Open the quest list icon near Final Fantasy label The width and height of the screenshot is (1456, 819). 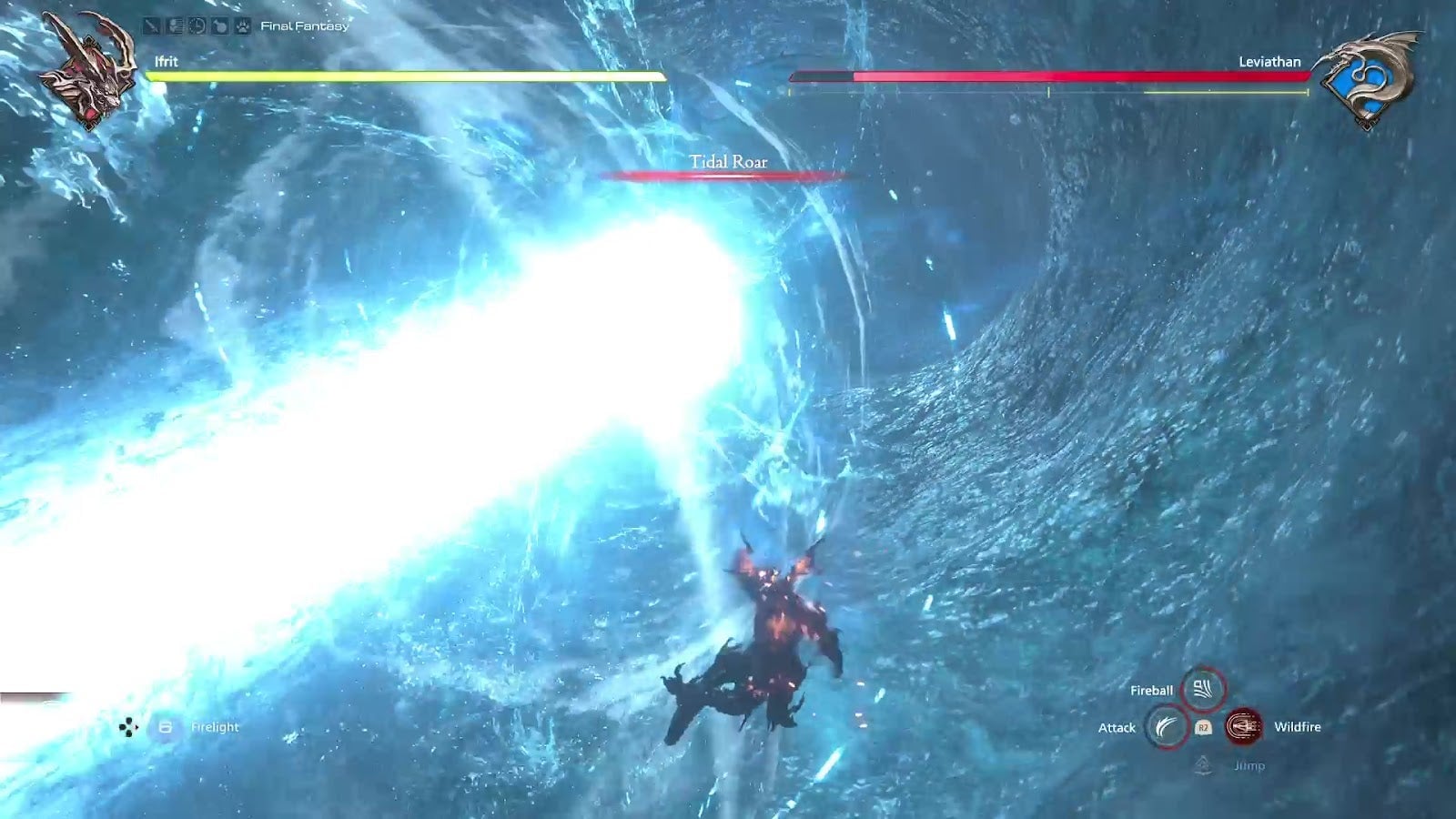click(x=174, y=26)
